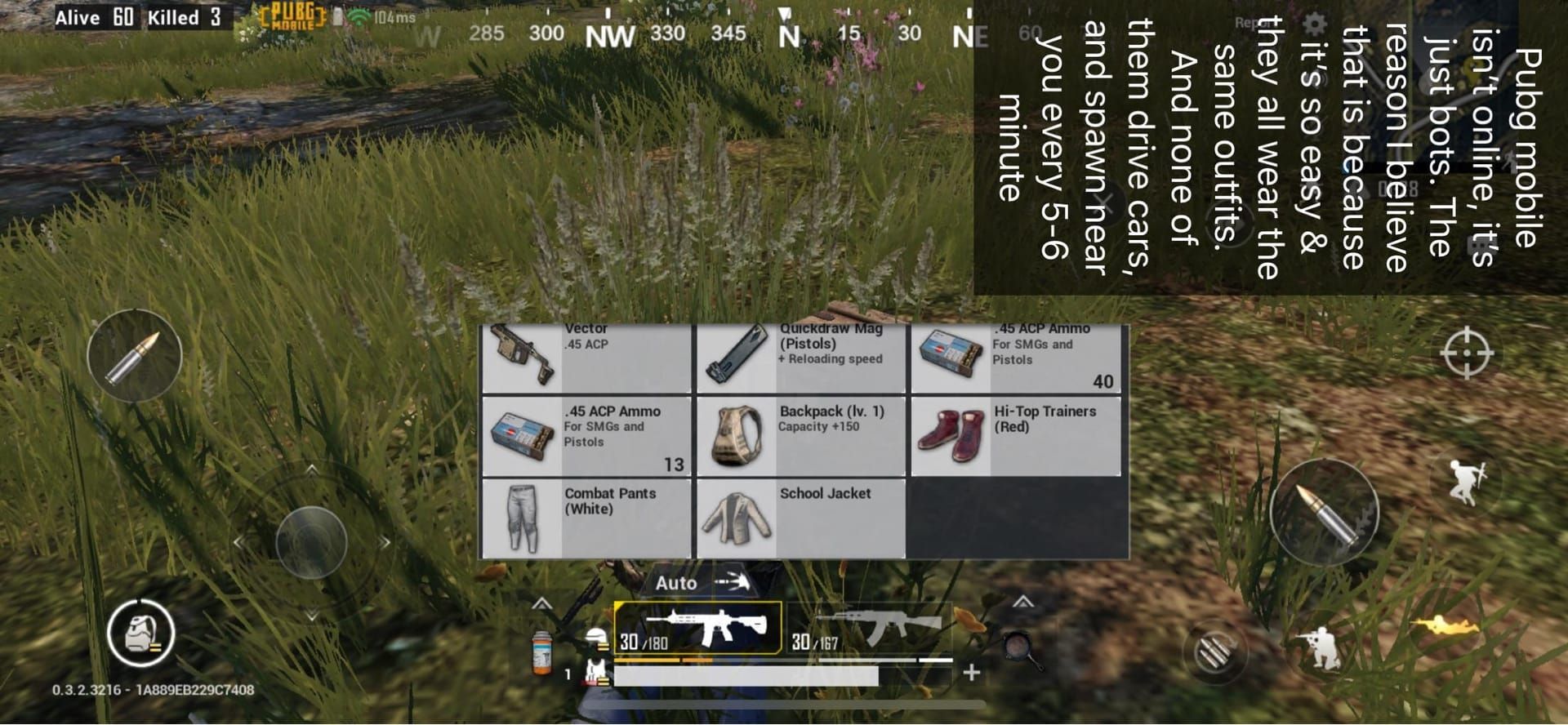Use the energy drink consumable icon
This screenshot has width=1568, height=725.
(541, 653)
